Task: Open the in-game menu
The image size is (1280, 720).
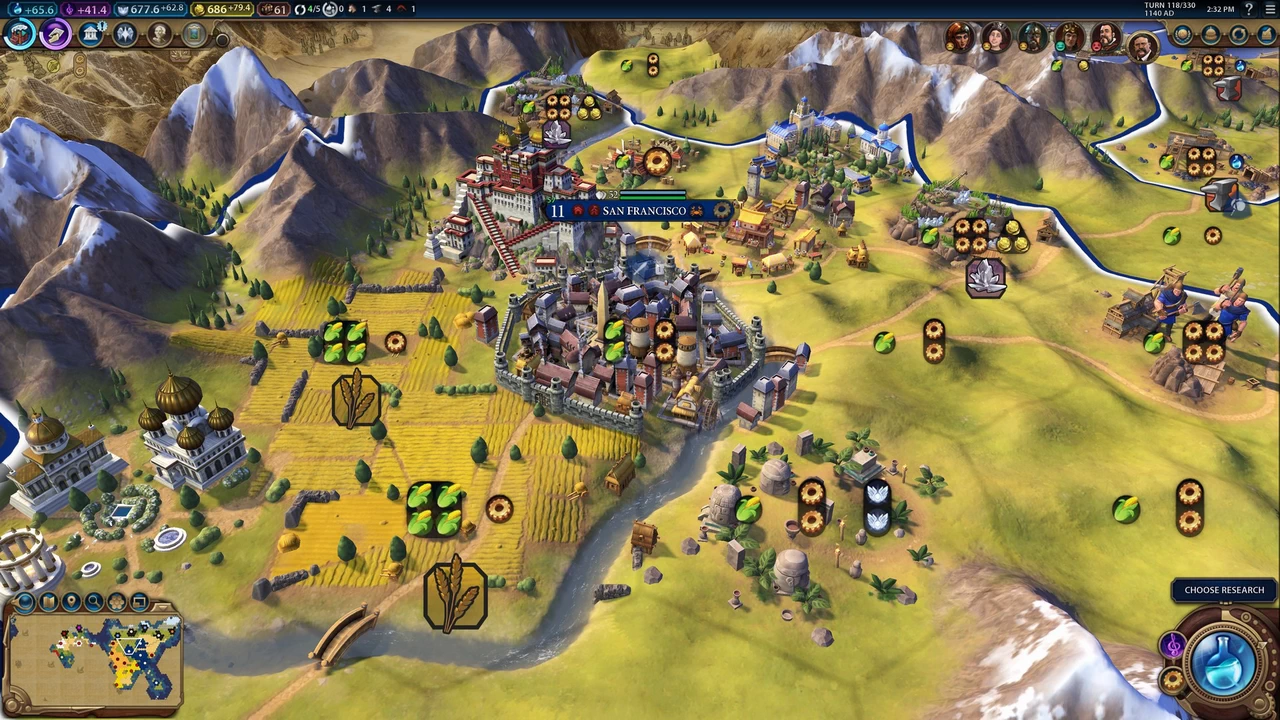Action: pyautogui.click(x=1268, y=9)
